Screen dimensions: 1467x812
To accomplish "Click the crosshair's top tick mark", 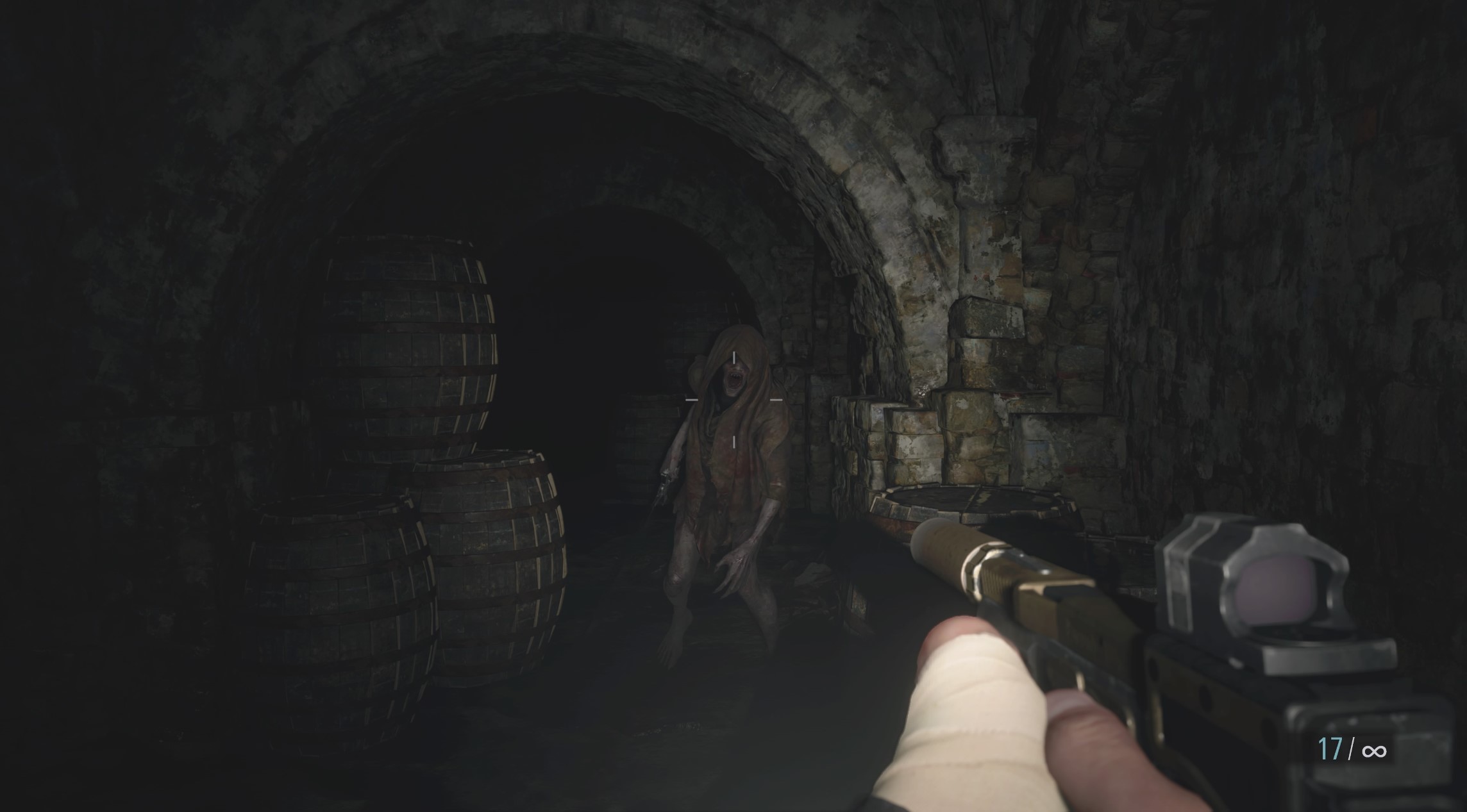I will point(734,359).
